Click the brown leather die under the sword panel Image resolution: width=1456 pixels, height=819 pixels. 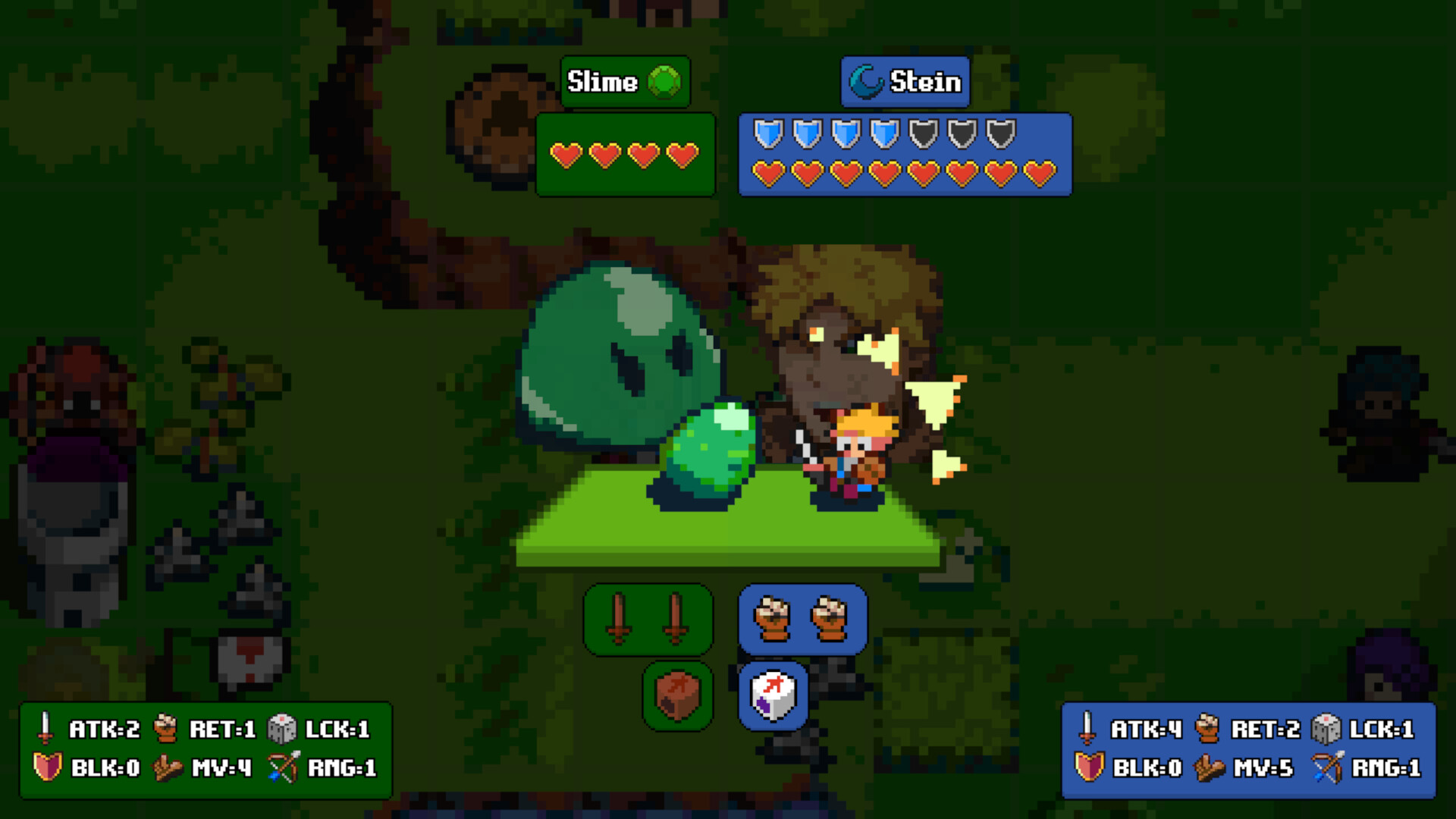click(677, 697)
